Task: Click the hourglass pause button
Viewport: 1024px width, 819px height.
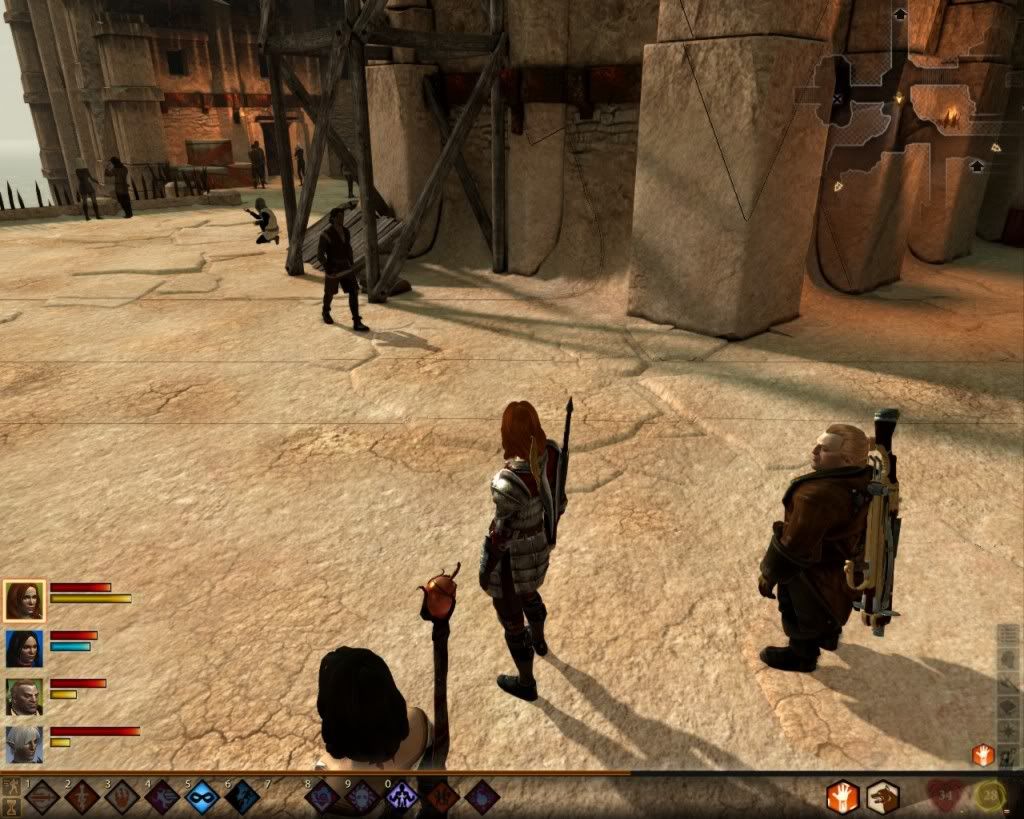Action: [x=11, y=805]
